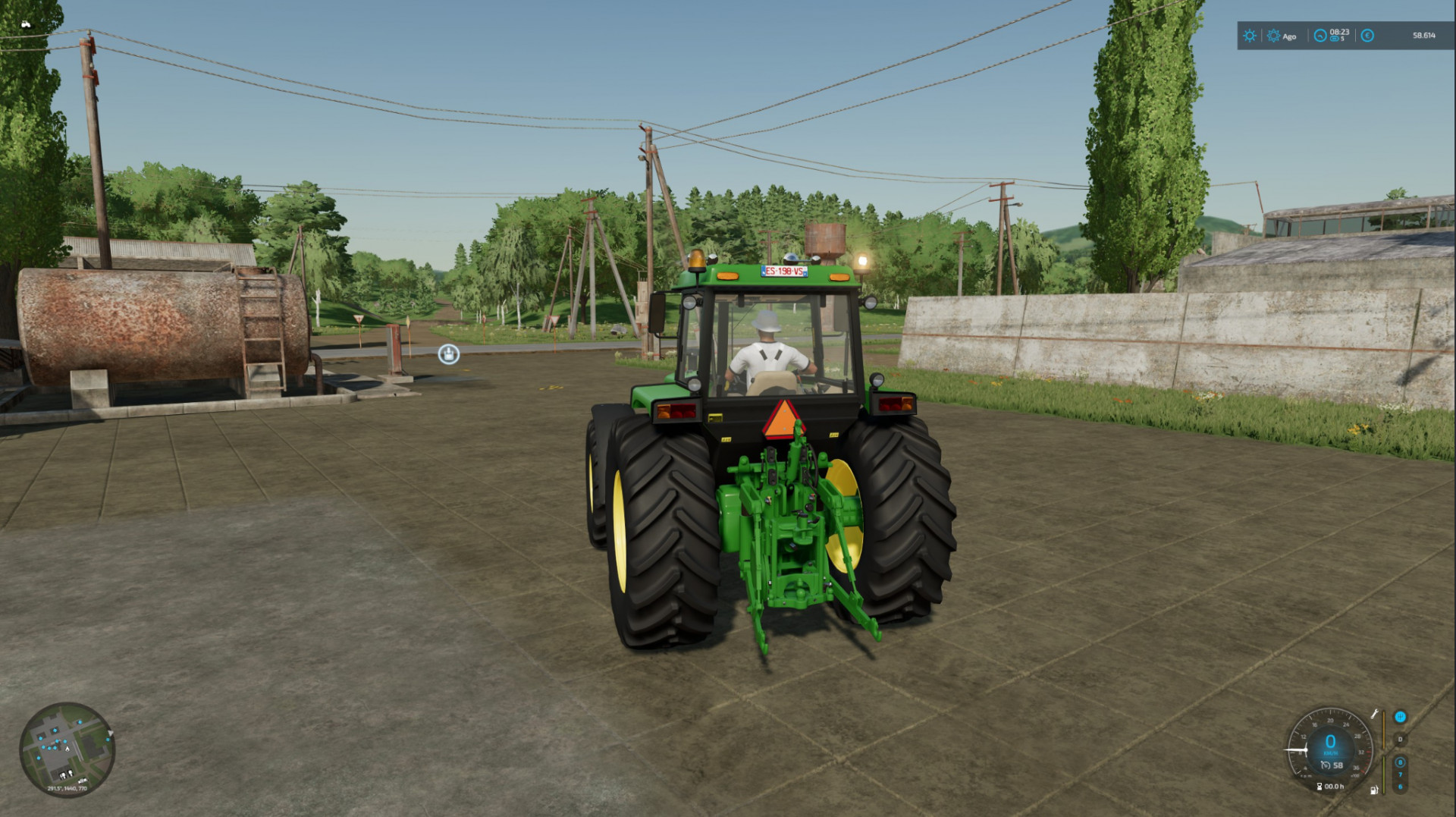Image resolution: width=1456 pixels, height=817 pixels.
Task: Click the Ago forecast weather icon
Action: tap(1274, 36)
